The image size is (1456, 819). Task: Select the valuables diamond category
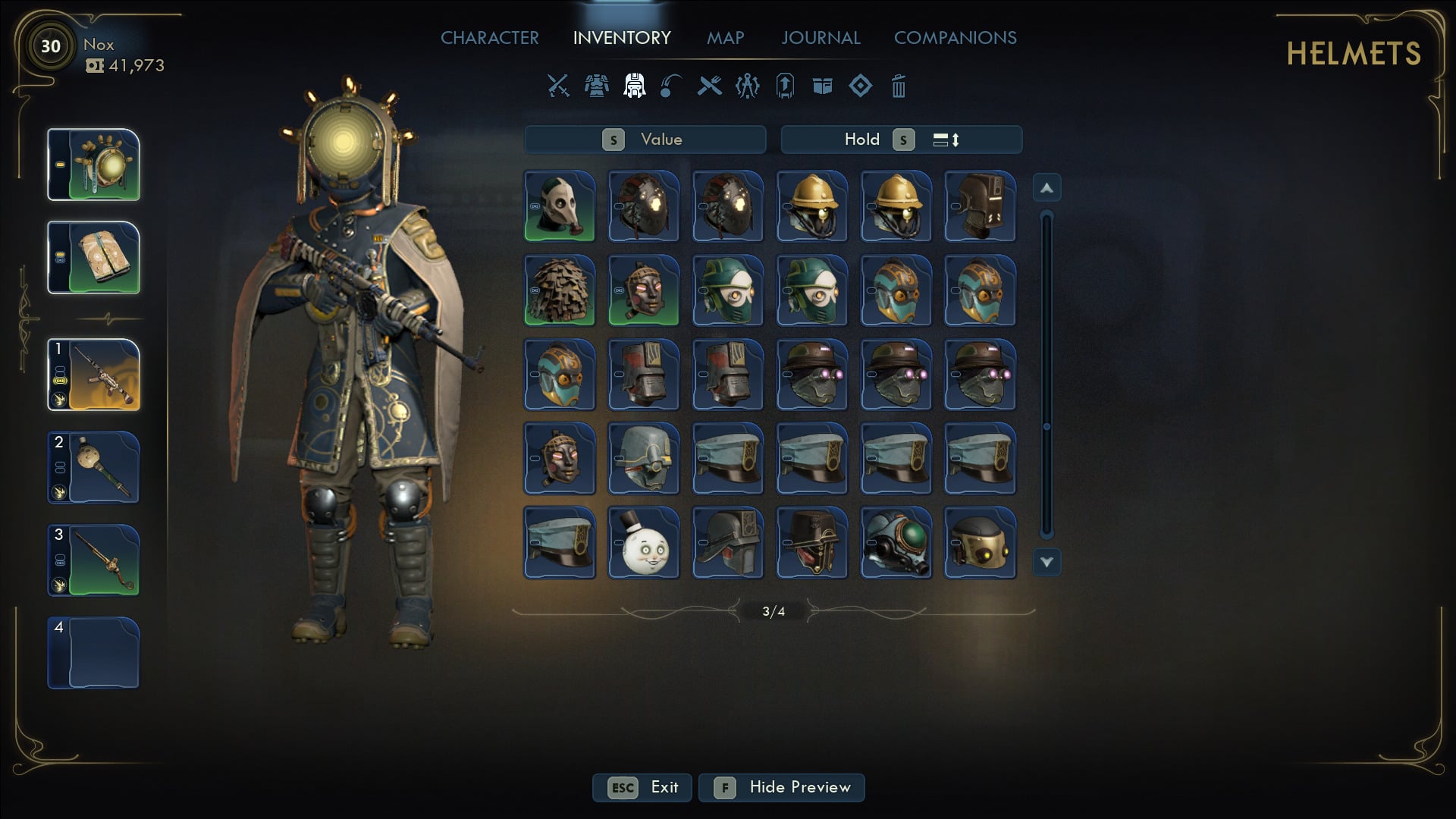click(860, 86)
